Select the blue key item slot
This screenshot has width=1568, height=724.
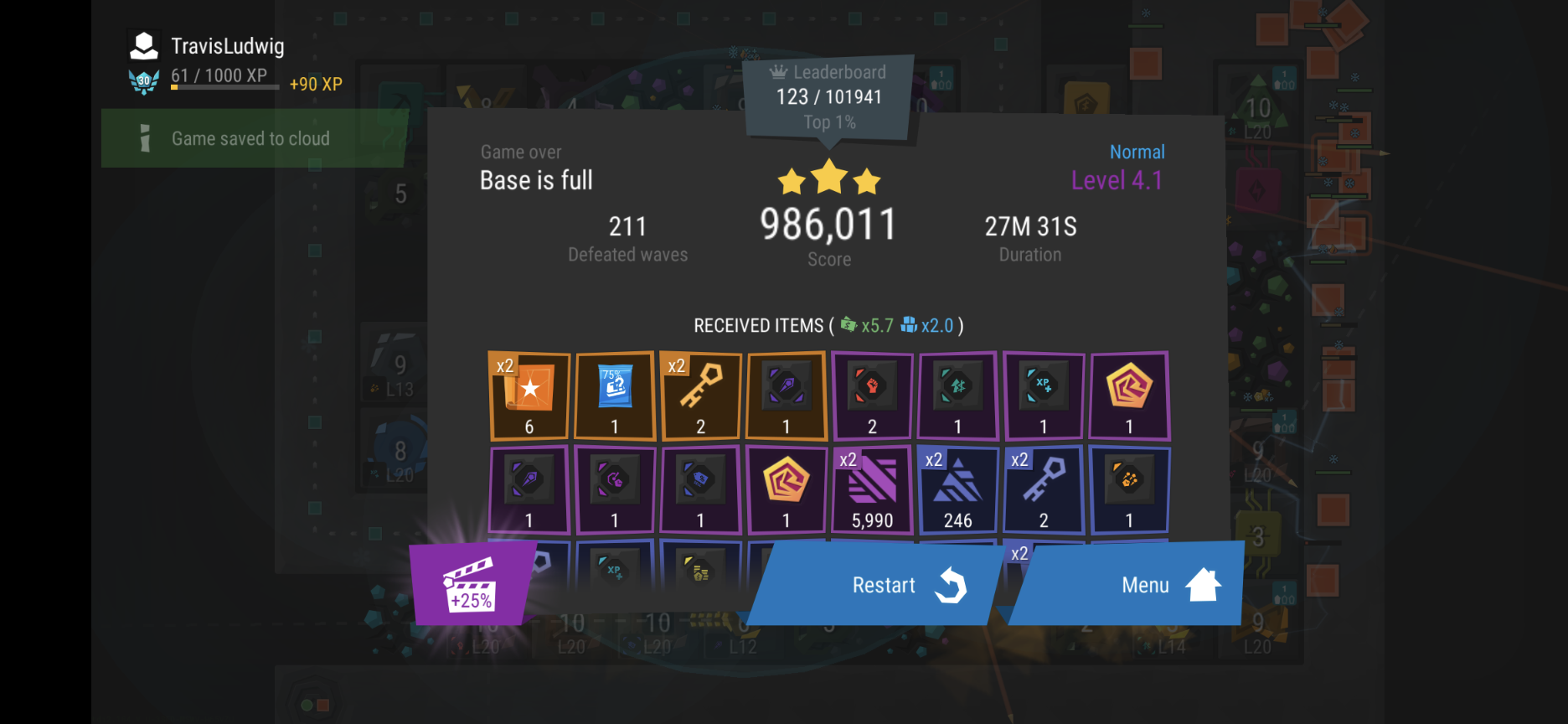1044,490
